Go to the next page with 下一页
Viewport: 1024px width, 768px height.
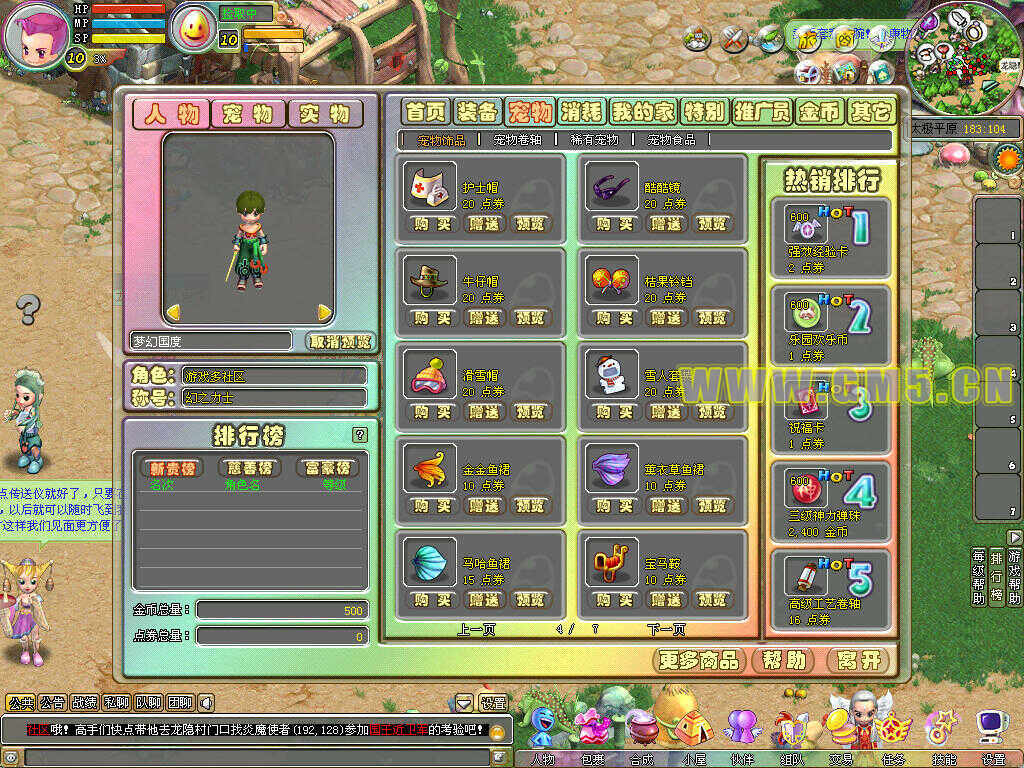pos(666,629)
